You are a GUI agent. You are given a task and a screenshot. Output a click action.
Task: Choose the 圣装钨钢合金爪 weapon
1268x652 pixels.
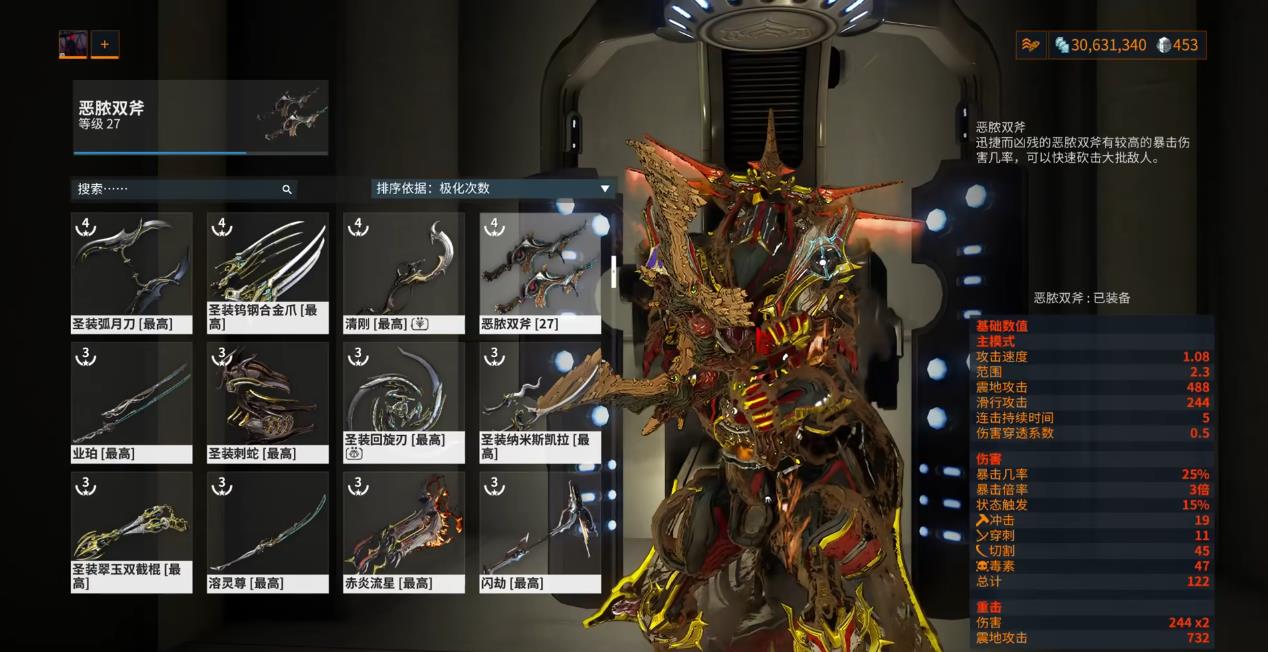[x=267, y=272]
